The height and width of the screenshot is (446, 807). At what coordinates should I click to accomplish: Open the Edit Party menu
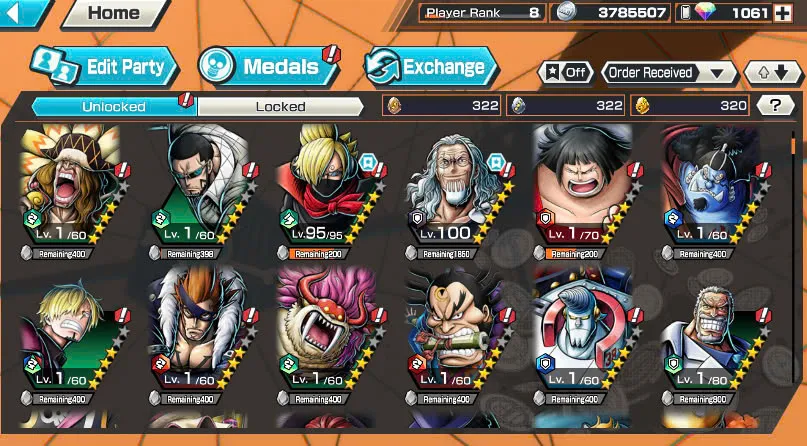tap(105, 67)
